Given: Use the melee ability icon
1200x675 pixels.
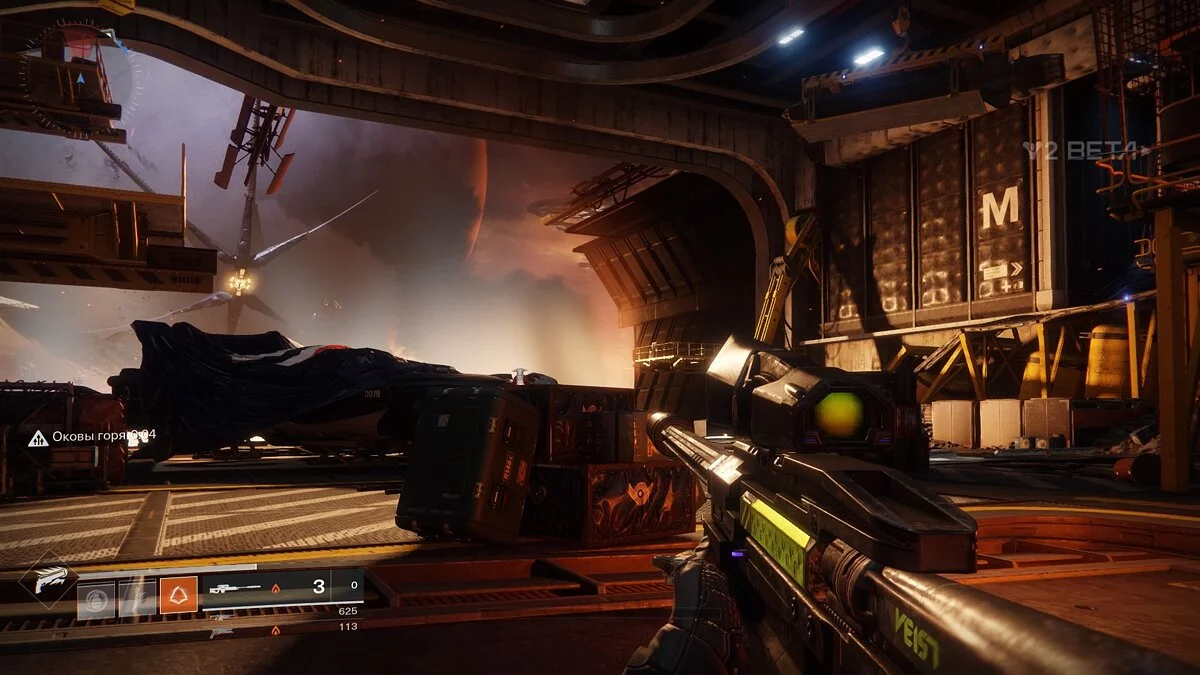Looking at the screenshot, I should click(x=137, y=599).
